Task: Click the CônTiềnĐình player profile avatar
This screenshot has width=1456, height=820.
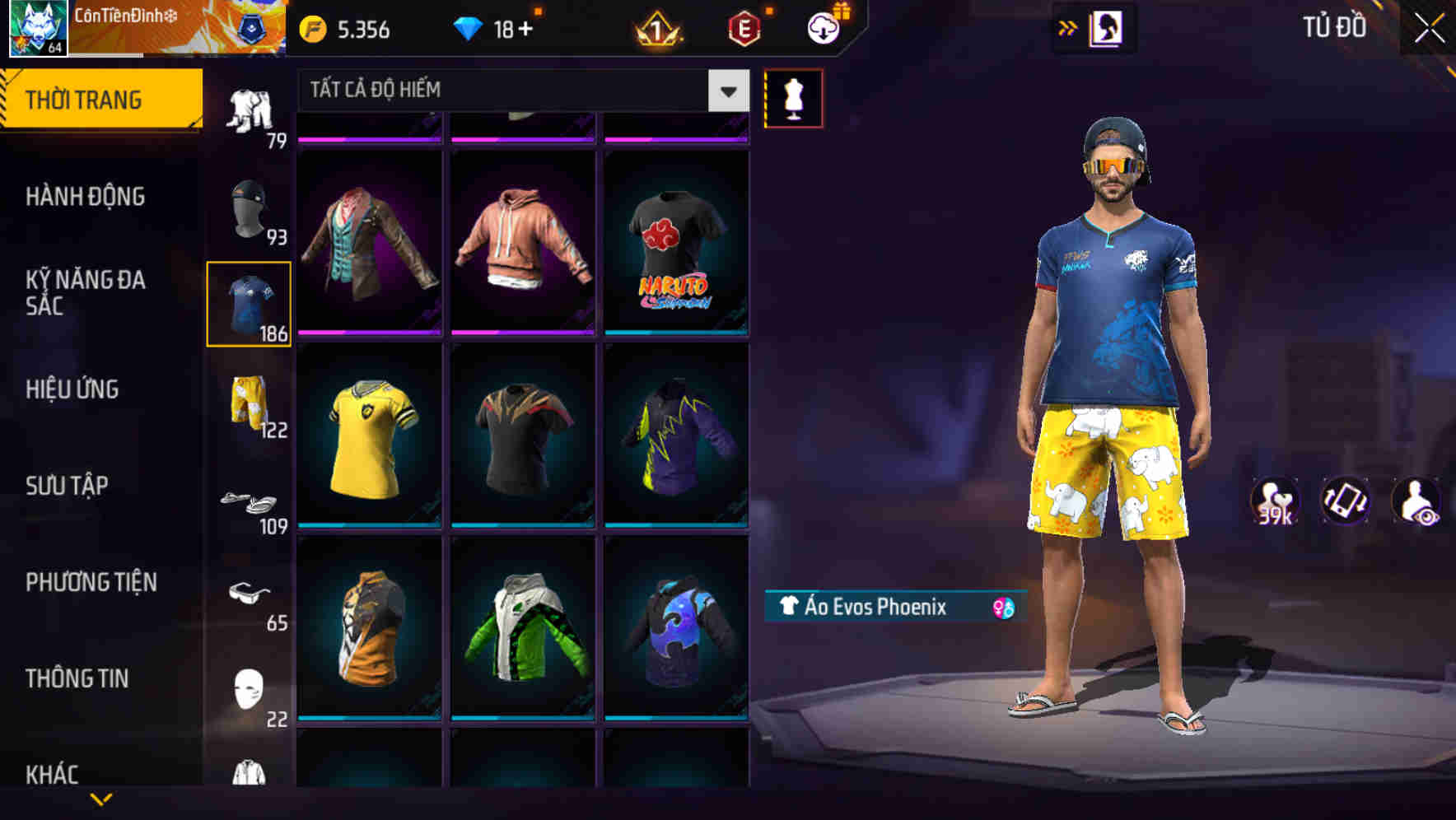Action: click(x=33, y=29)
